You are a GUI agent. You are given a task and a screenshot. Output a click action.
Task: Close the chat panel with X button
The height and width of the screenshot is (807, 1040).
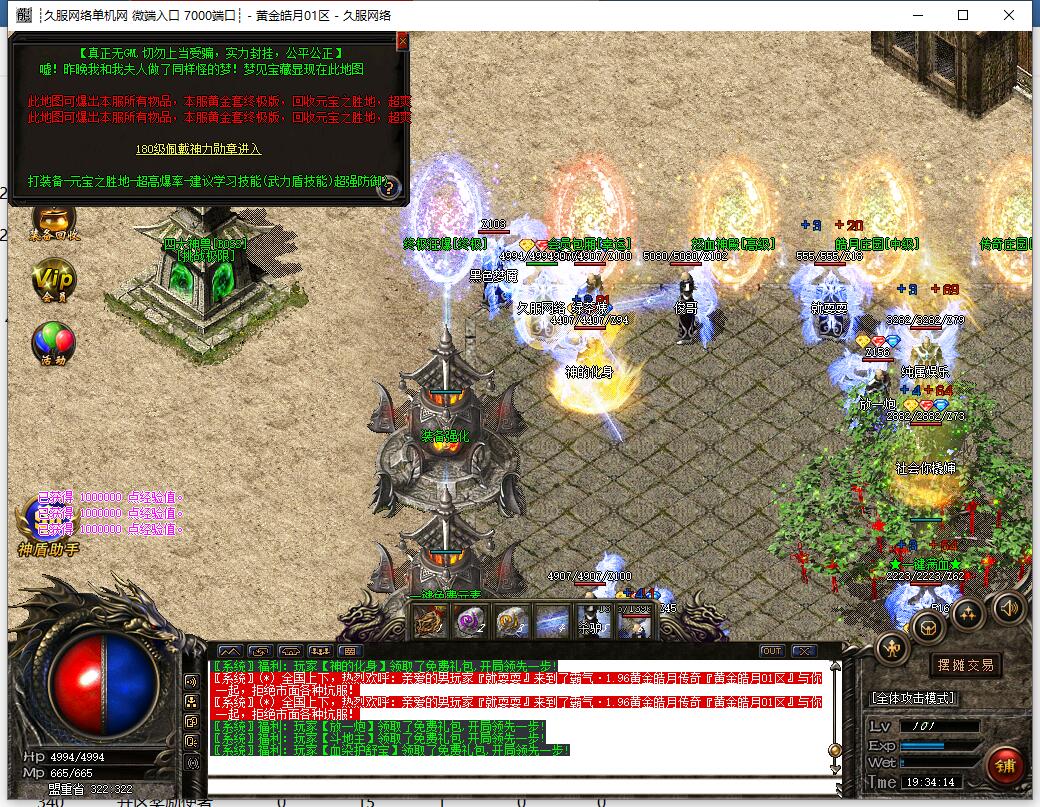click(x=803, y=651)
